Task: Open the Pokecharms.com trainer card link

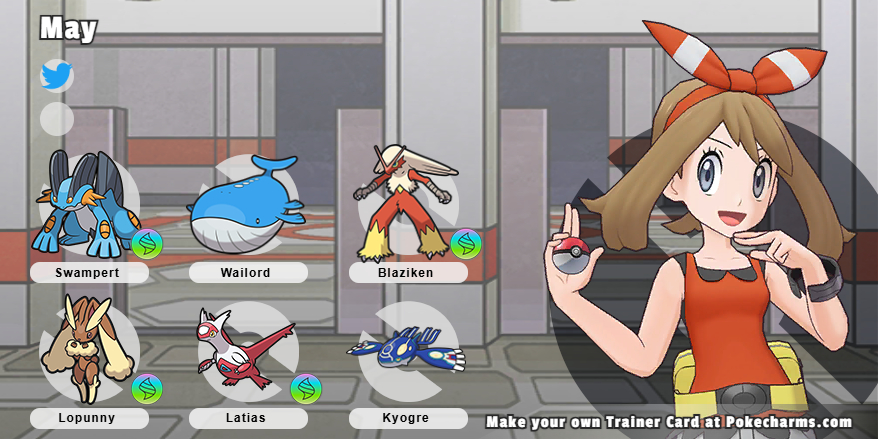Action: [669, 422]
